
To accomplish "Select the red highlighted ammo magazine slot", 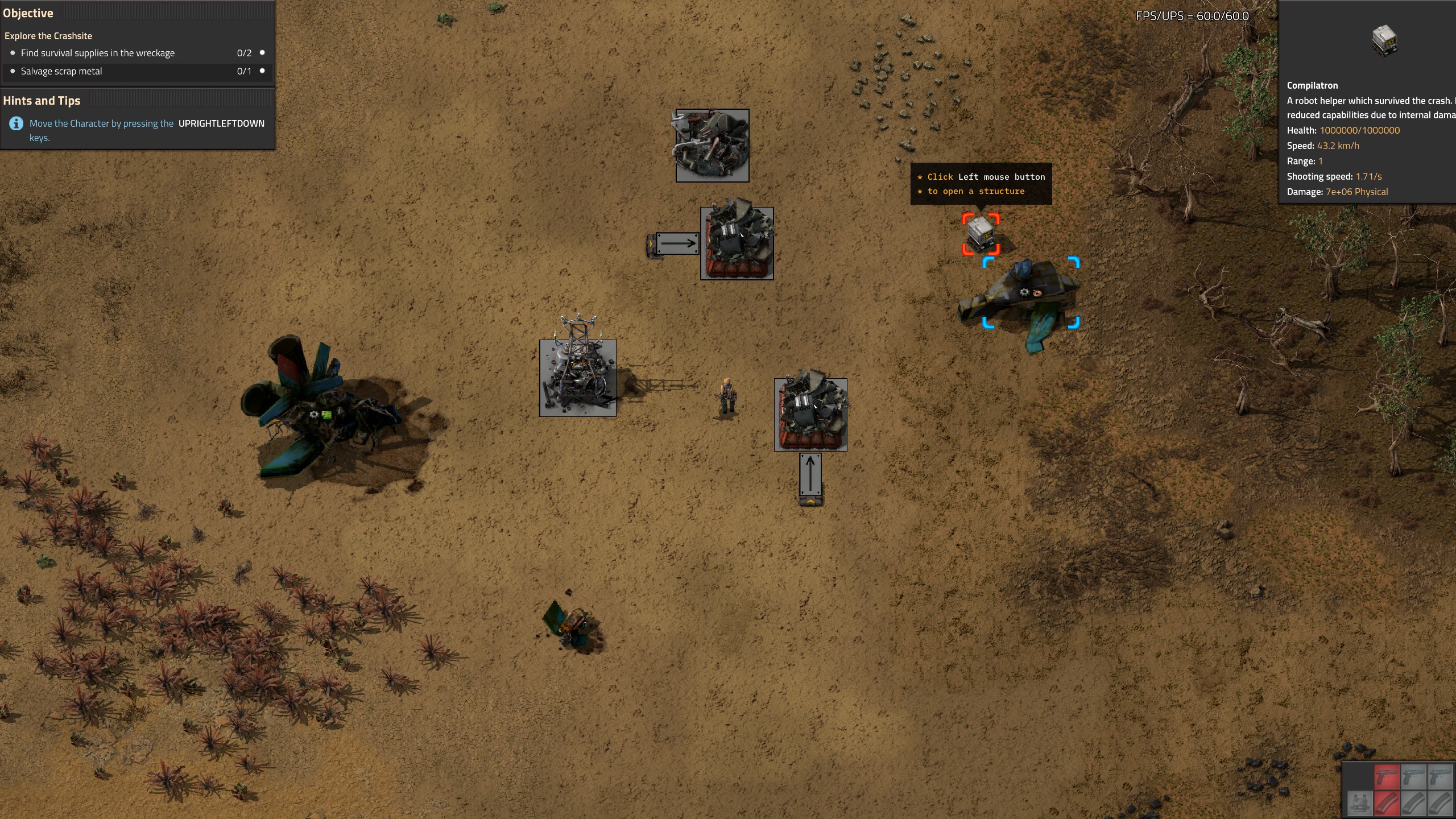I will [1387, 804].
